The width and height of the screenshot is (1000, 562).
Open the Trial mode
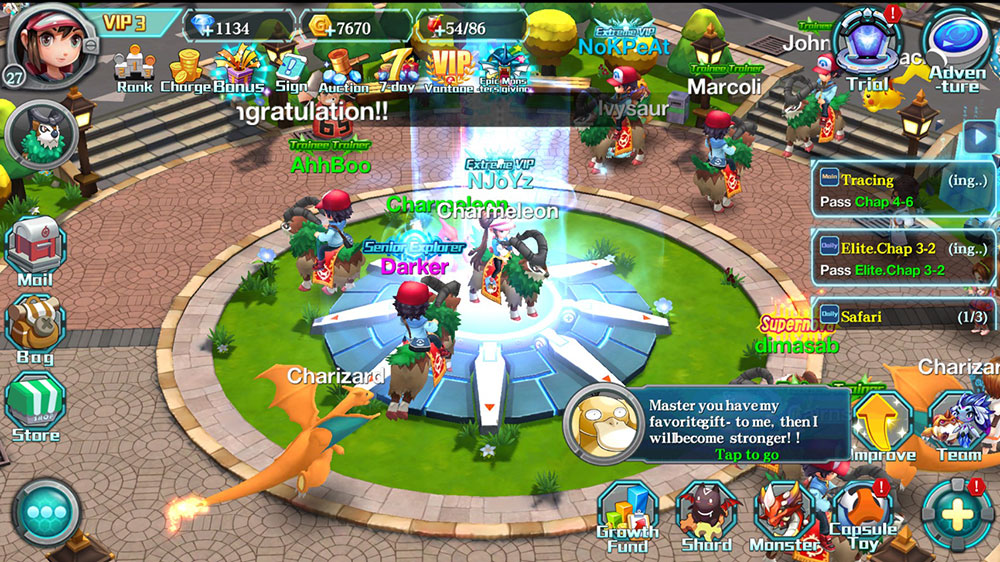867,50
